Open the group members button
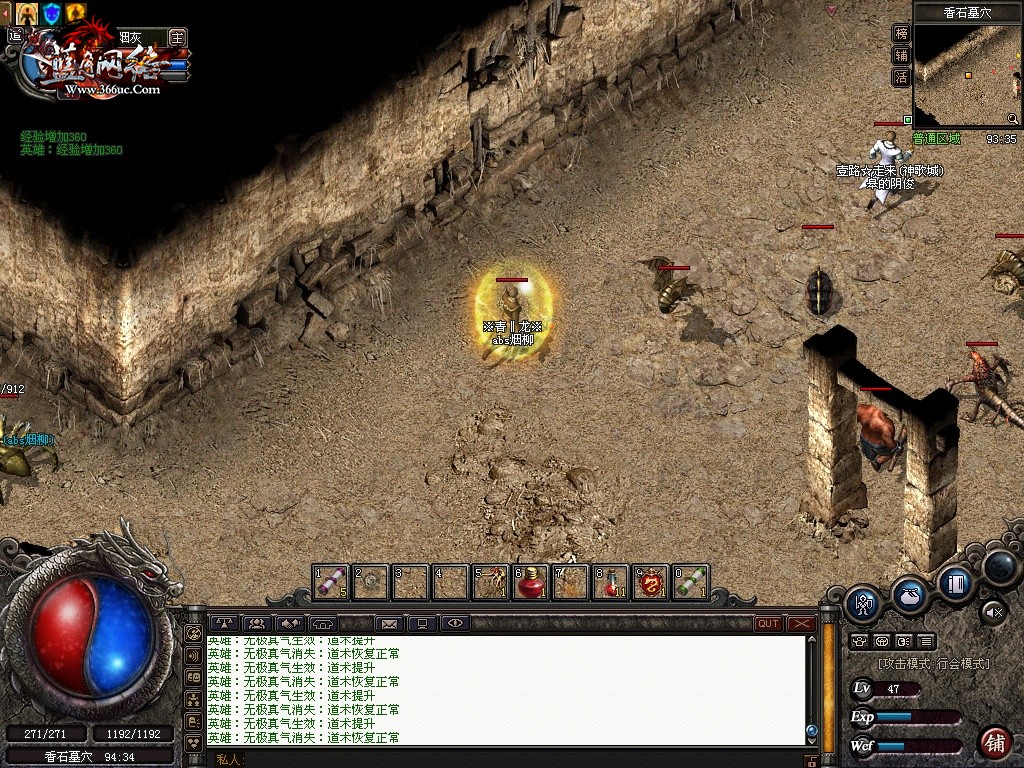The width and height of the screenshot is (1024, 768). point(256,623)
